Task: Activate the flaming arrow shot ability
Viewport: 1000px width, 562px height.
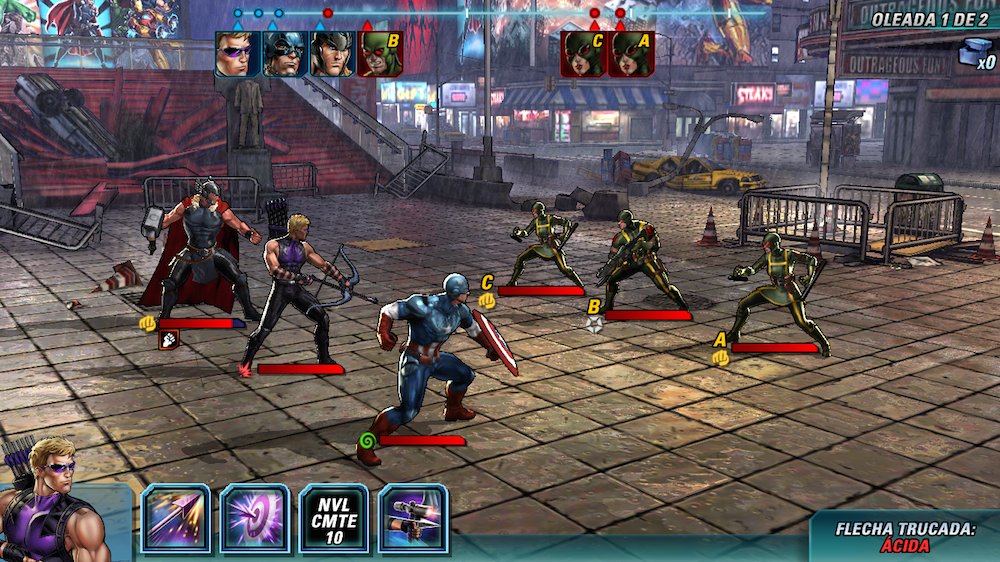Action: tap(176, 518)
